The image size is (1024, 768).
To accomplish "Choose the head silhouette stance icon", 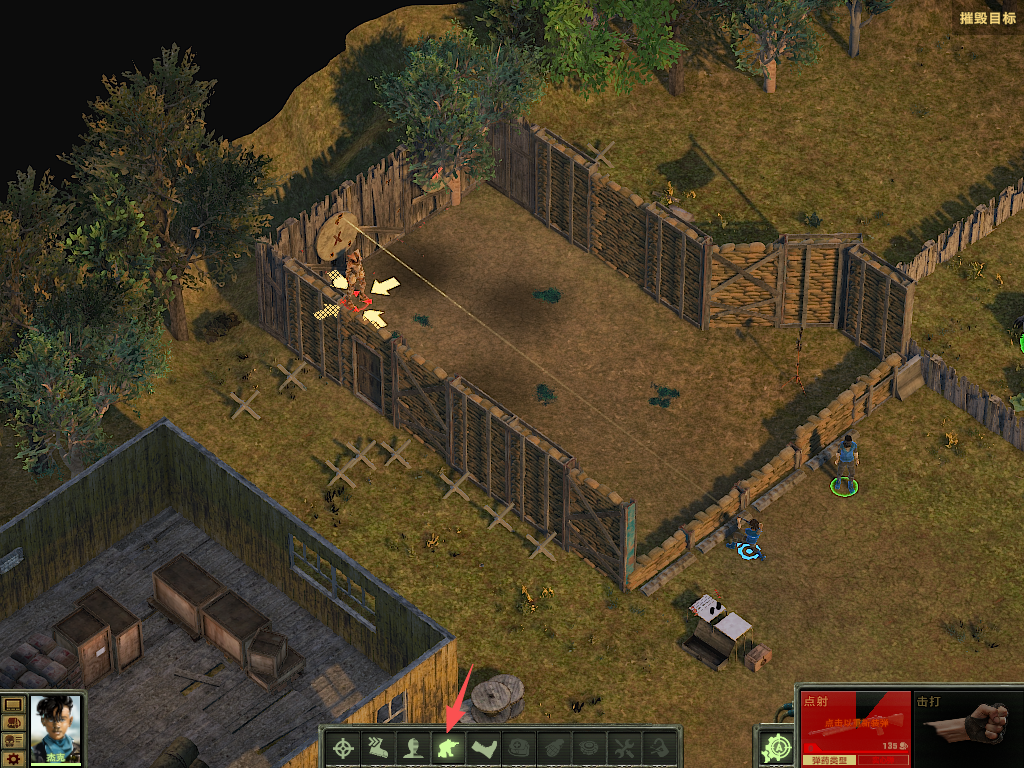I will click(413, 747).
